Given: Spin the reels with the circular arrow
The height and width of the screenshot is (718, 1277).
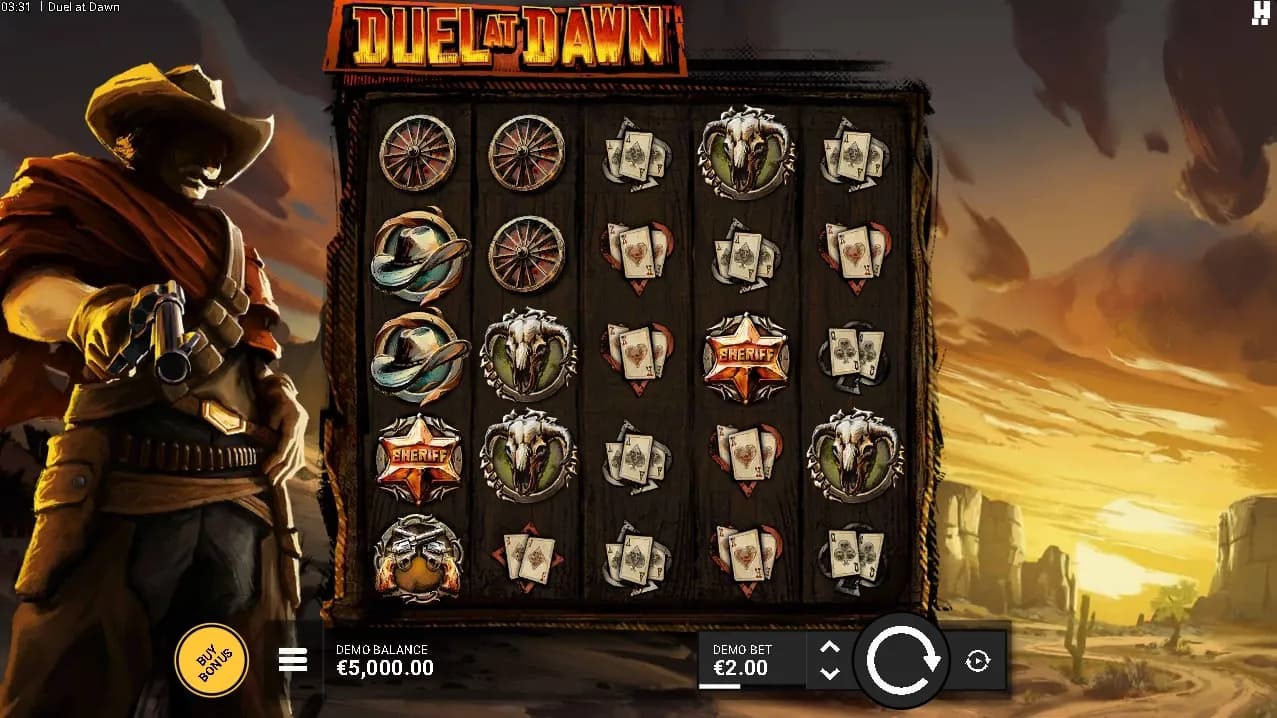Looking at the screenshot, I should tap(903, 660).
